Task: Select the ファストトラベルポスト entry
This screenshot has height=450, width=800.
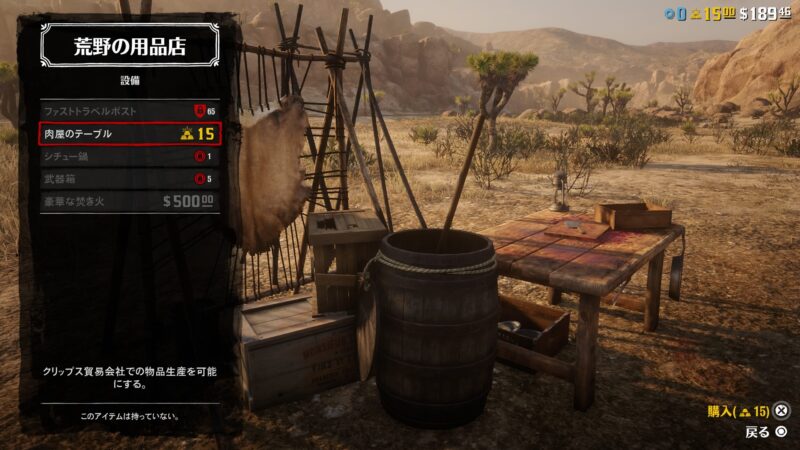Action: coord(128,111)
